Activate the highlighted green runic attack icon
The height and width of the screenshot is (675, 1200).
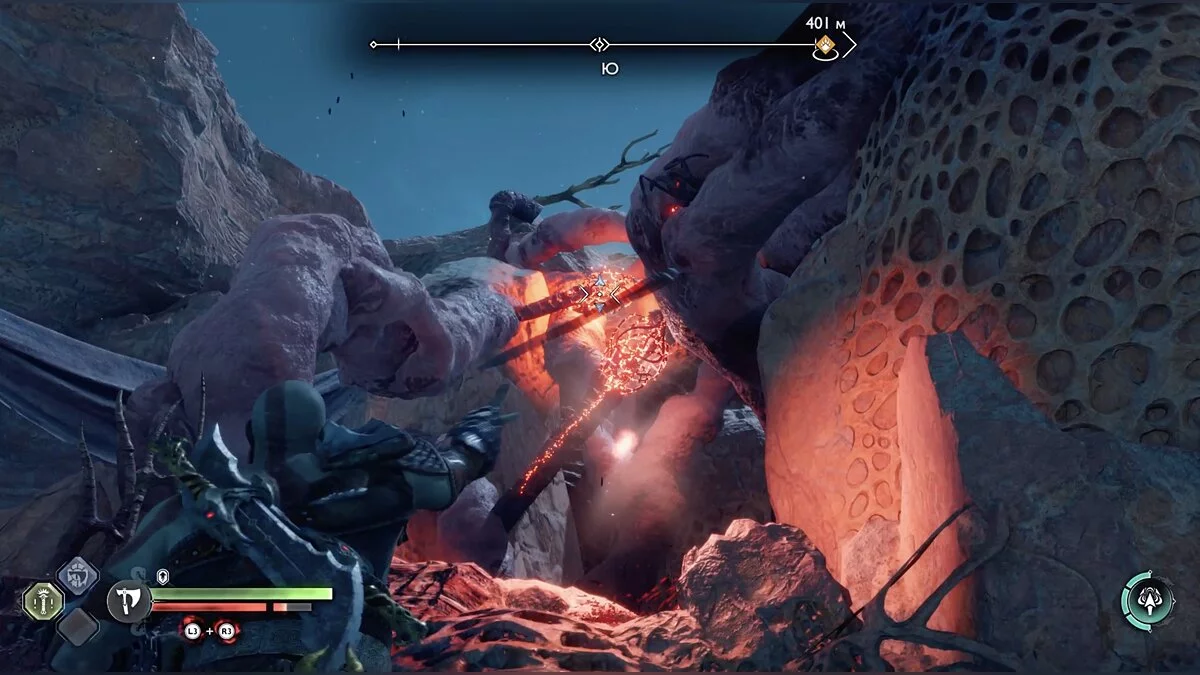(43, 601)
